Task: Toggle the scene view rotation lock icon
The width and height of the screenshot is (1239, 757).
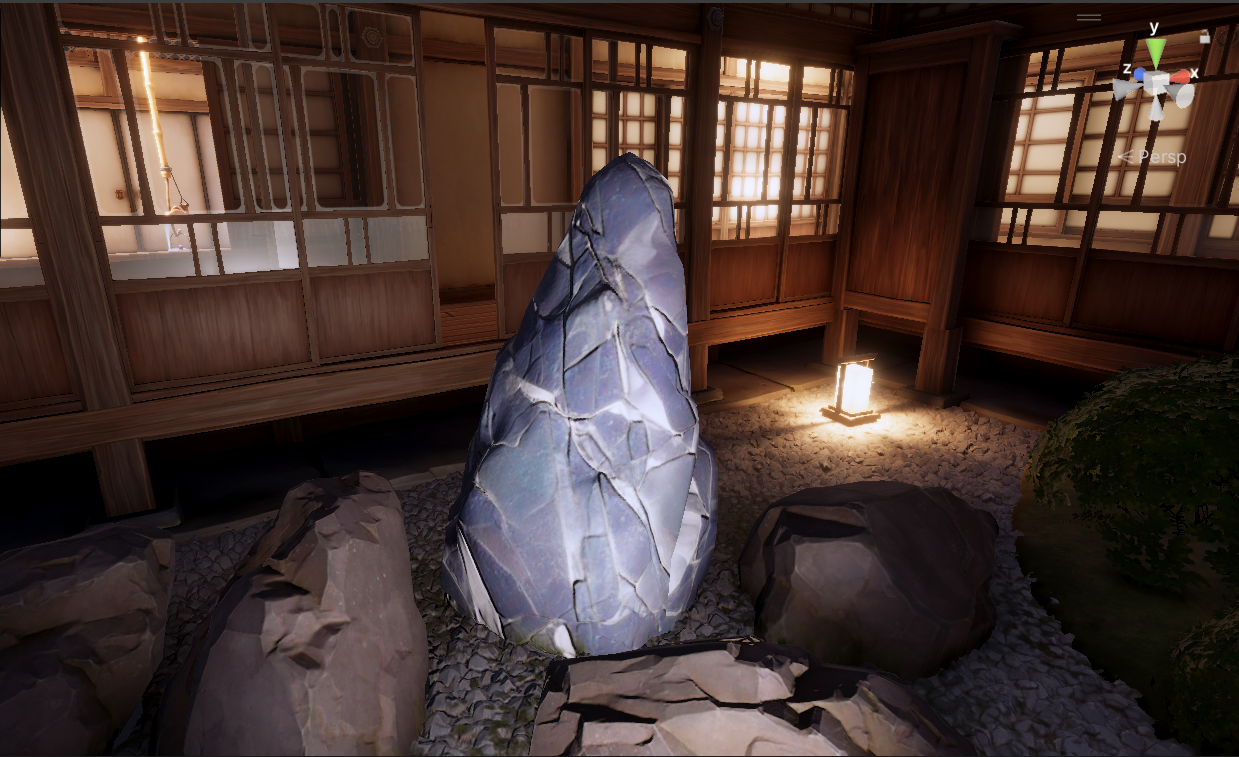Action: coord(1204,36)
